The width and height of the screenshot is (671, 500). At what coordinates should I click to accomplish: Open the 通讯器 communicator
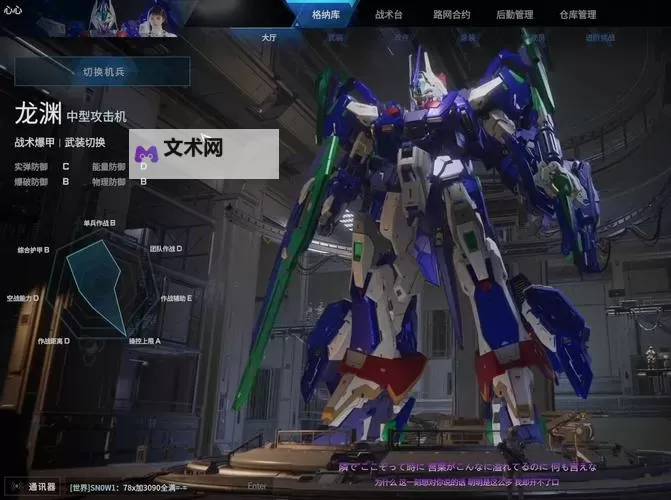tap(35, 487)
